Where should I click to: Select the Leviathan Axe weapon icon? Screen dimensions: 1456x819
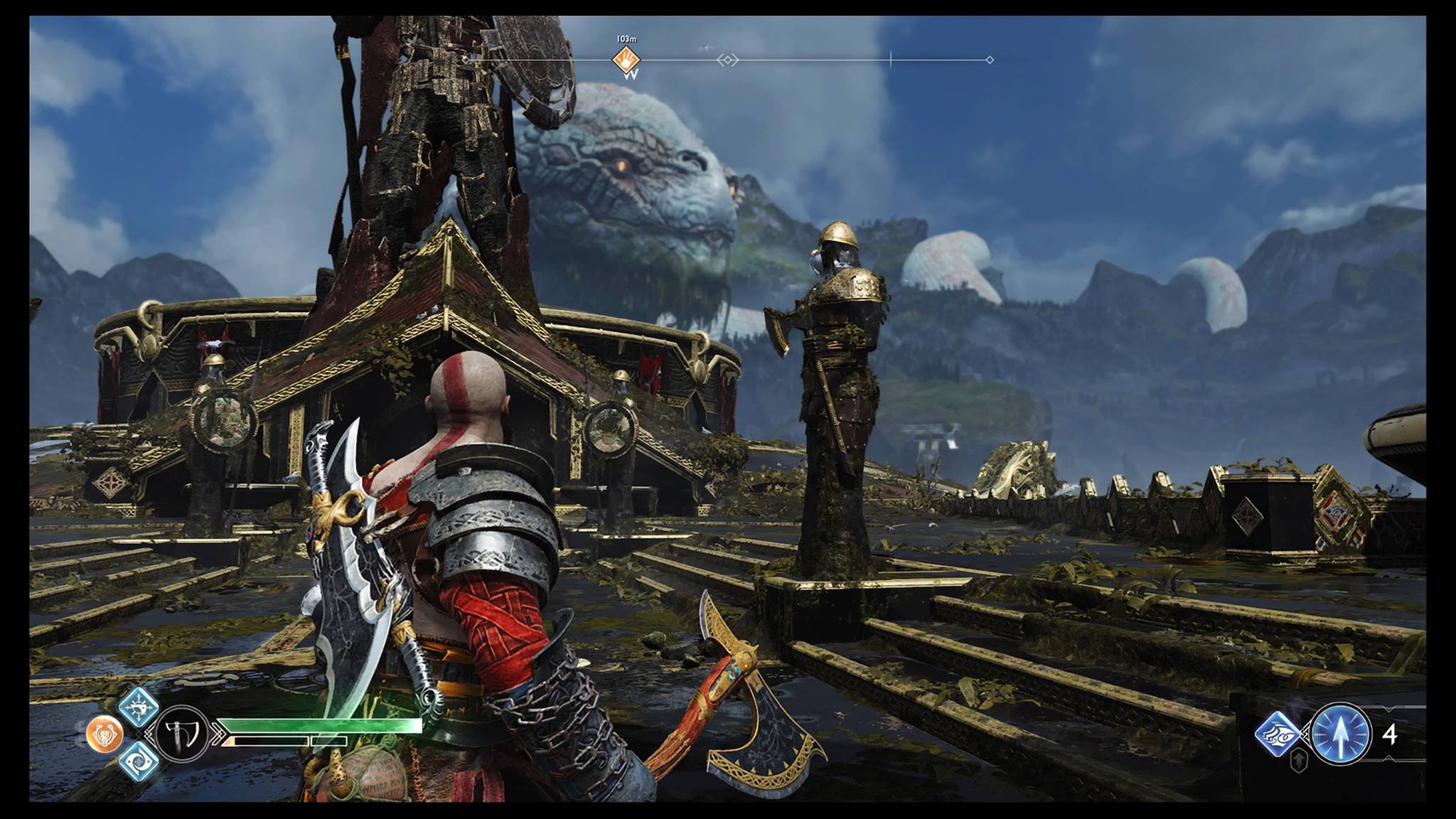tap(181, 734)
